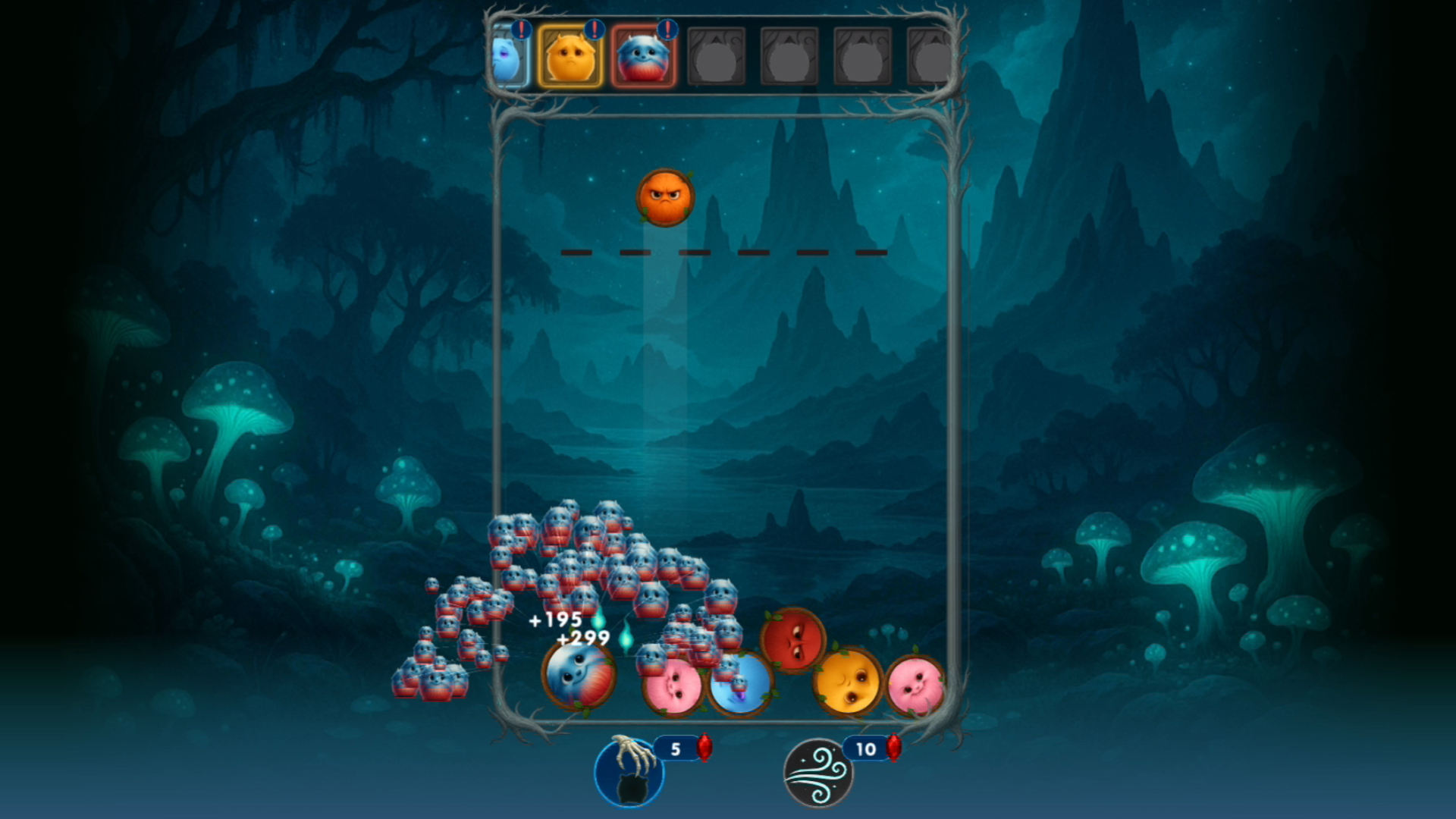Choose the light blue creature card
The height and width of the screenshot is (819, 1456).
(x=508, y=58)
